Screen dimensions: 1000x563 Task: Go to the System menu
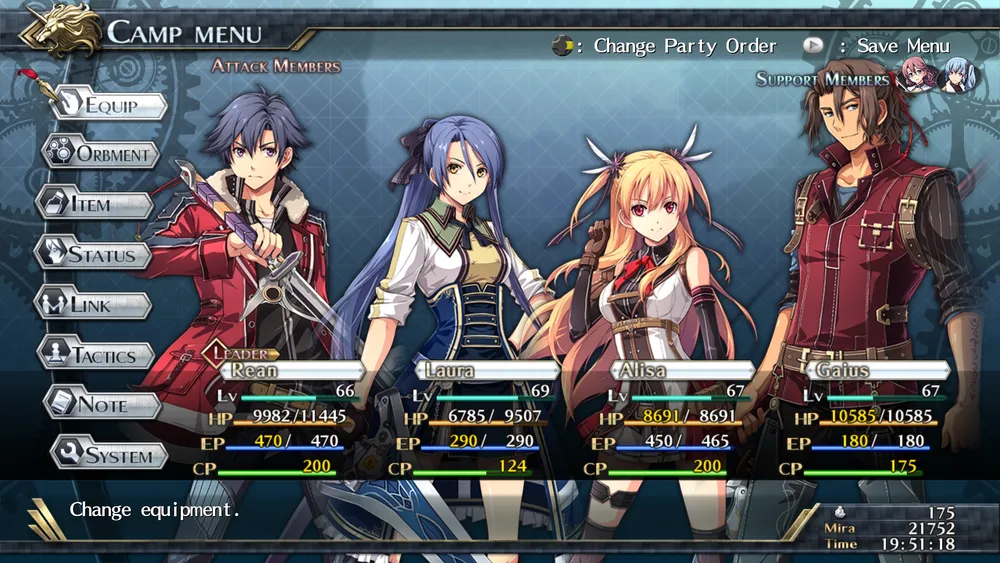[109, 456]
